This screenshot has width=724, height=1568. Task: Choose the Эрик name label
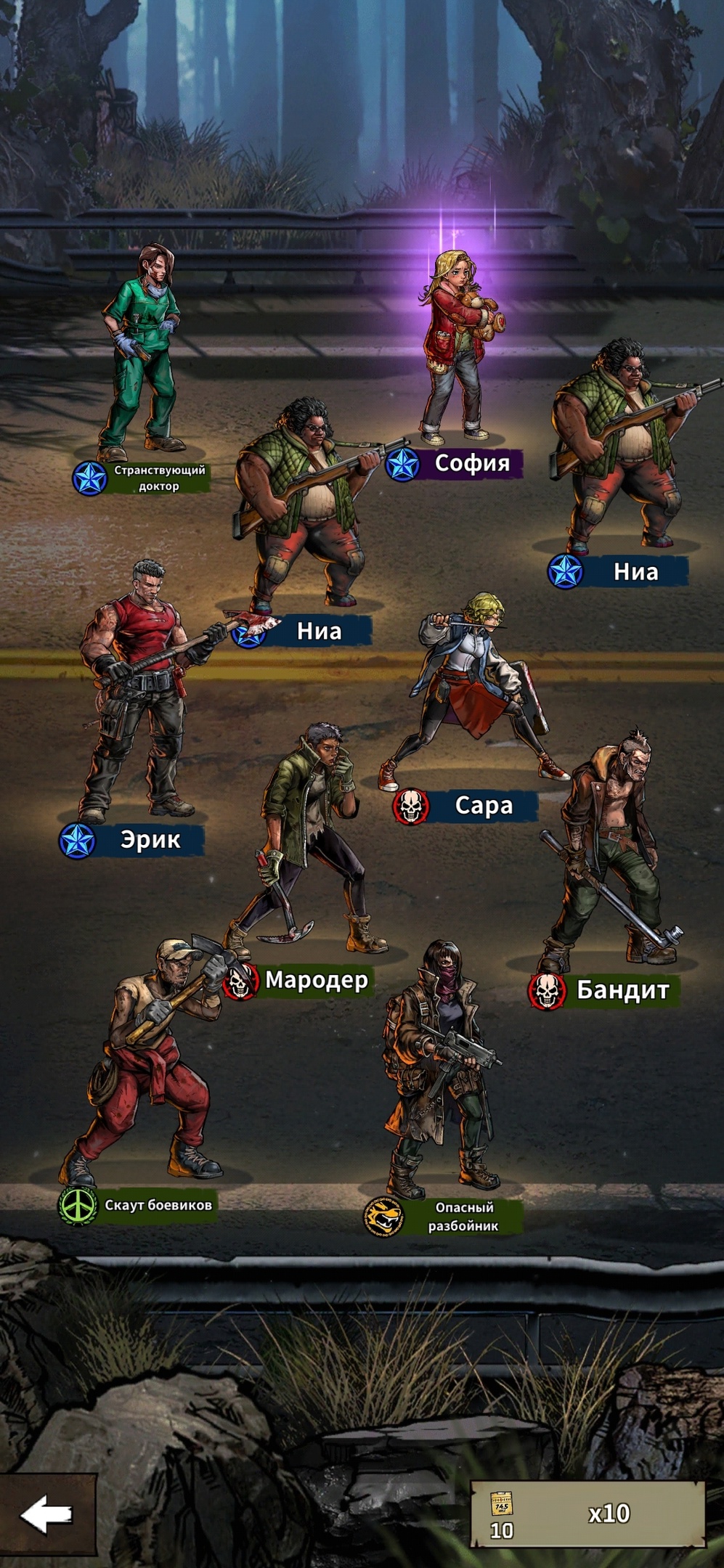[150, 840]
